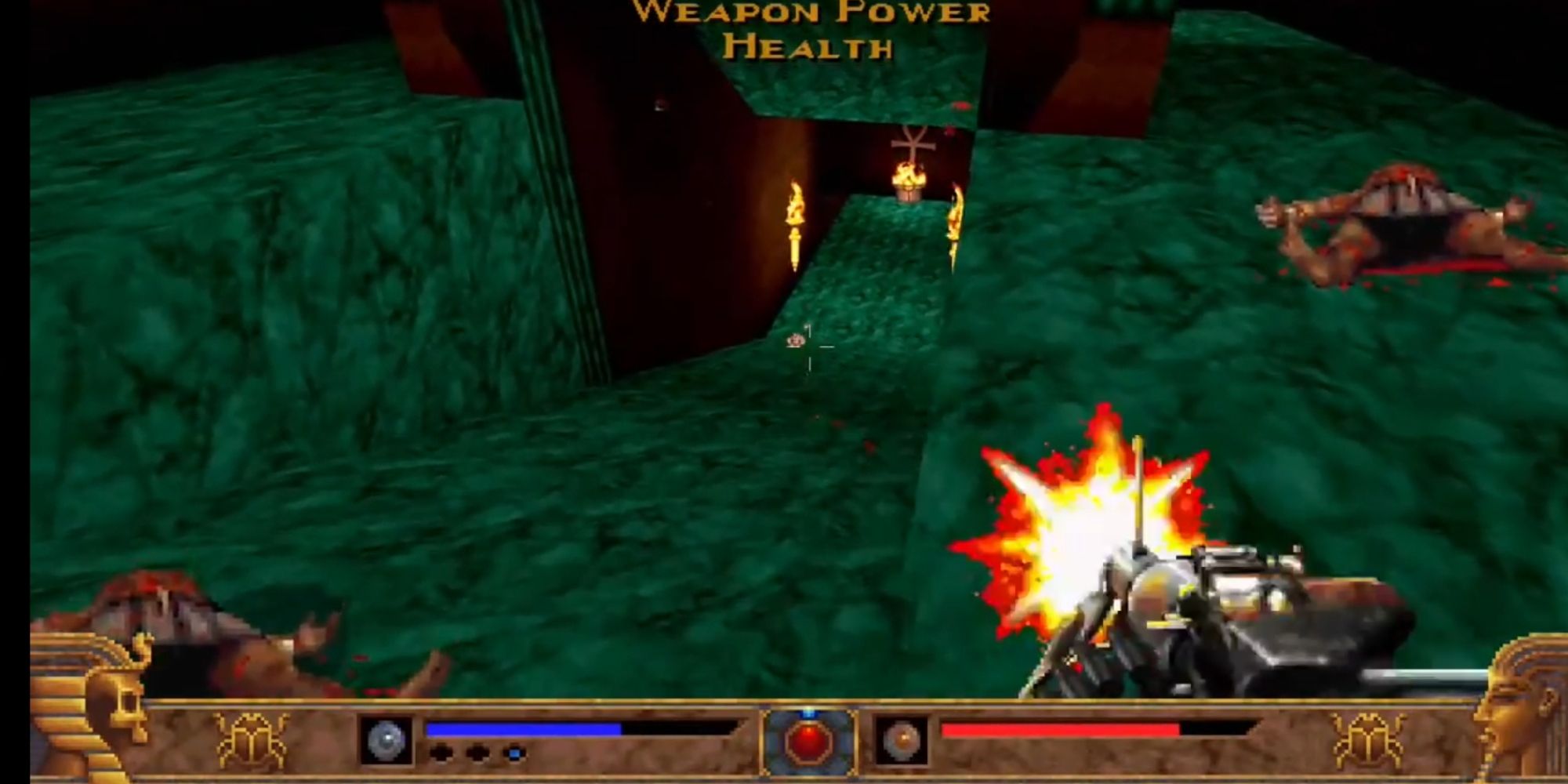Toggle the blue ammo dot under the power bar
This screenshot has height=784, width=1568.
[514, 753]
